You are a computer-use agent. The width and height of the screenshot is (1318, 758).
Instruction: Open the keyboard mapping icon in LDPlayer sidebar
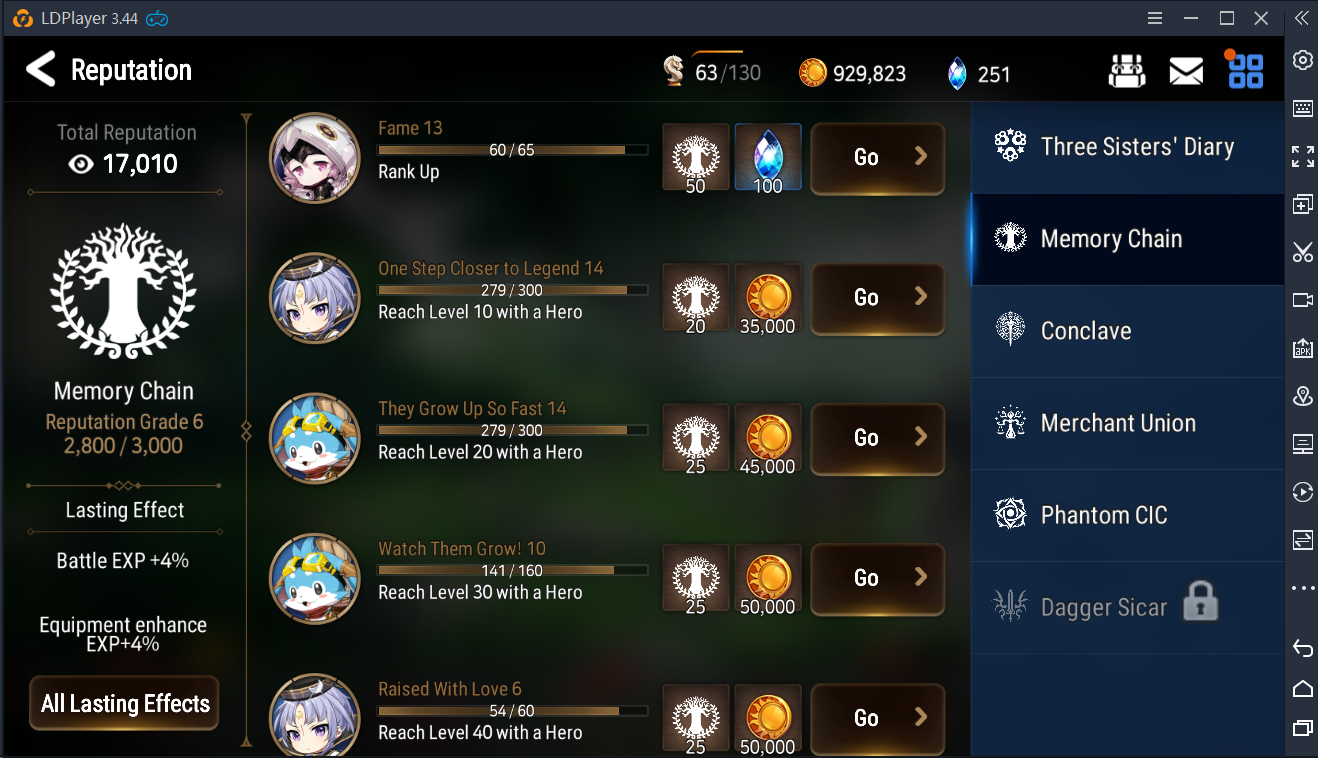click(x=1303, y=109)
